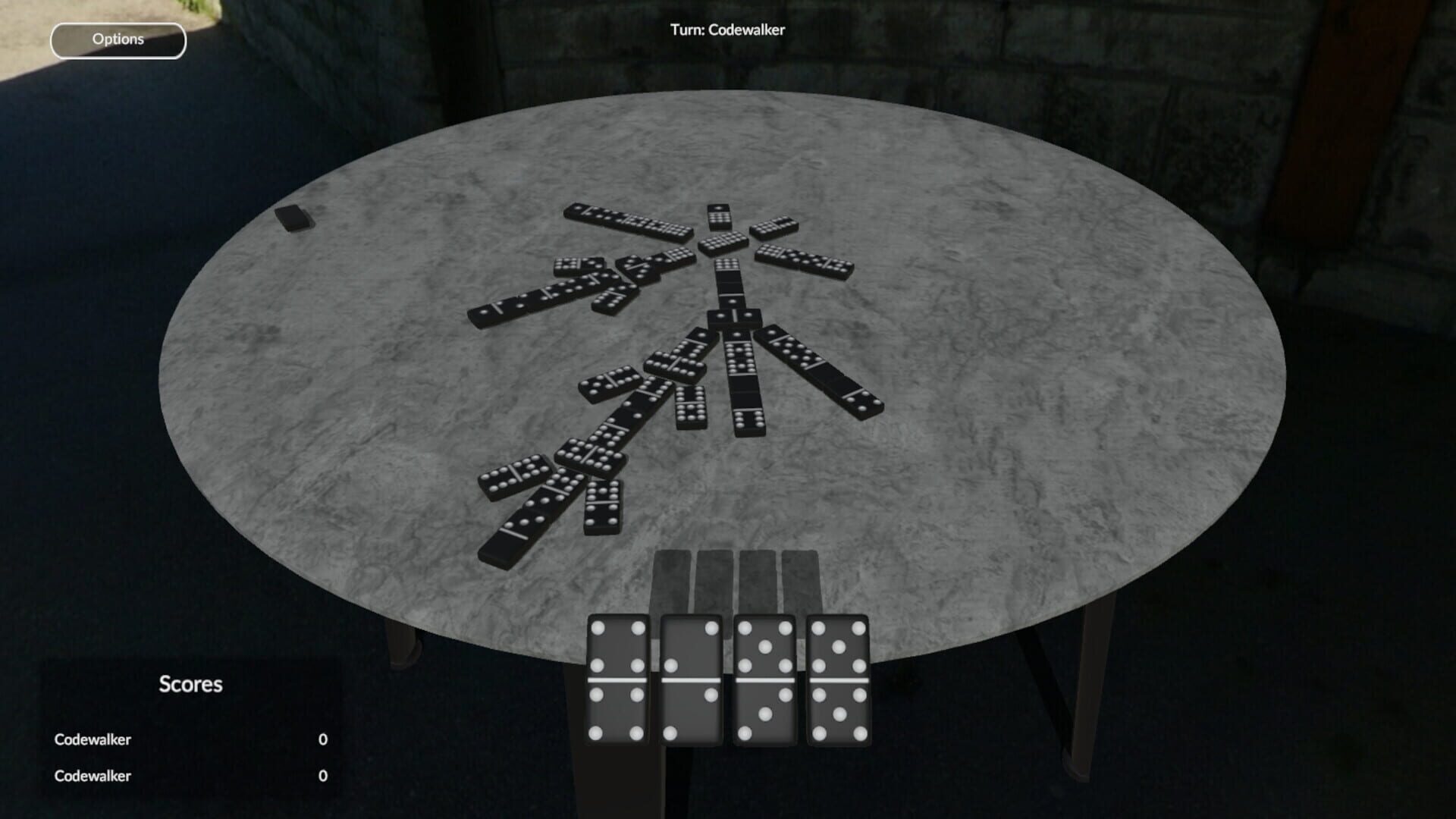Click the Scores panel title
Image resolution: width=1456 pixels, height=819 pixels.
point(190,685)
